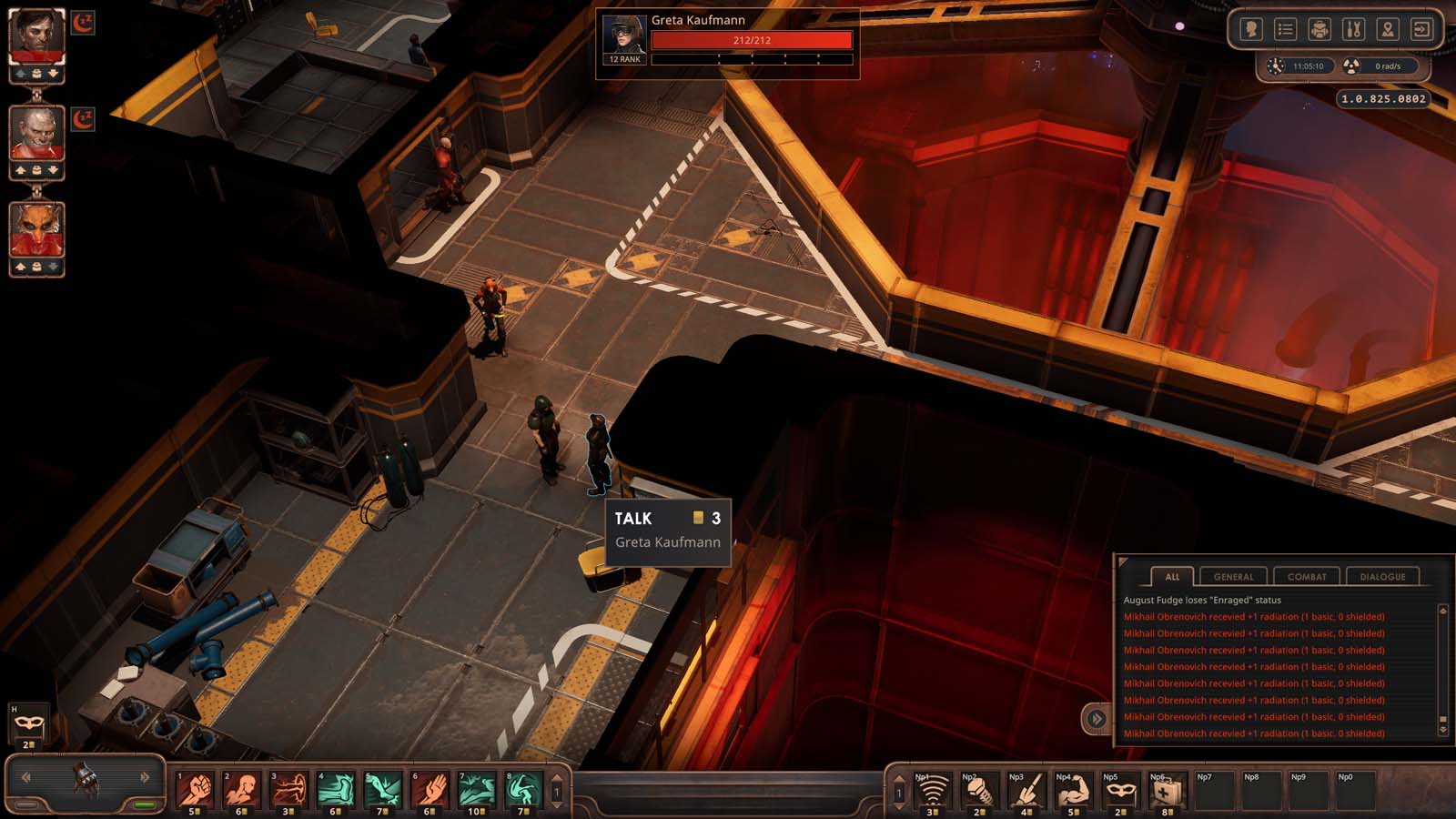The width and height of the screenshot is (1456, 819).
Task: Activate the shovel item in Np3
Action: coord(1025,792)
